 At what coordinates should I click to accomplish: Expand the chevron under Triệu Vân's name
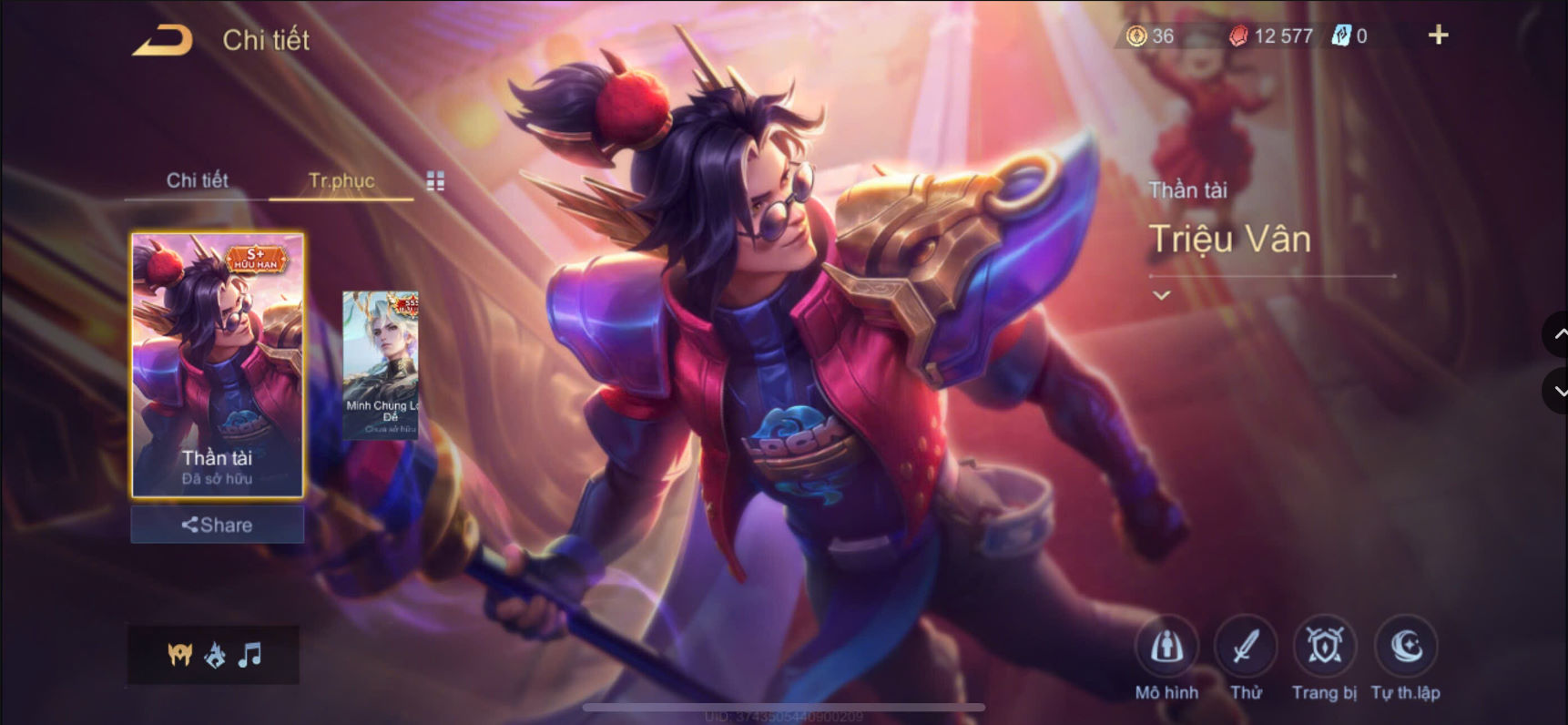(1160, 295)
